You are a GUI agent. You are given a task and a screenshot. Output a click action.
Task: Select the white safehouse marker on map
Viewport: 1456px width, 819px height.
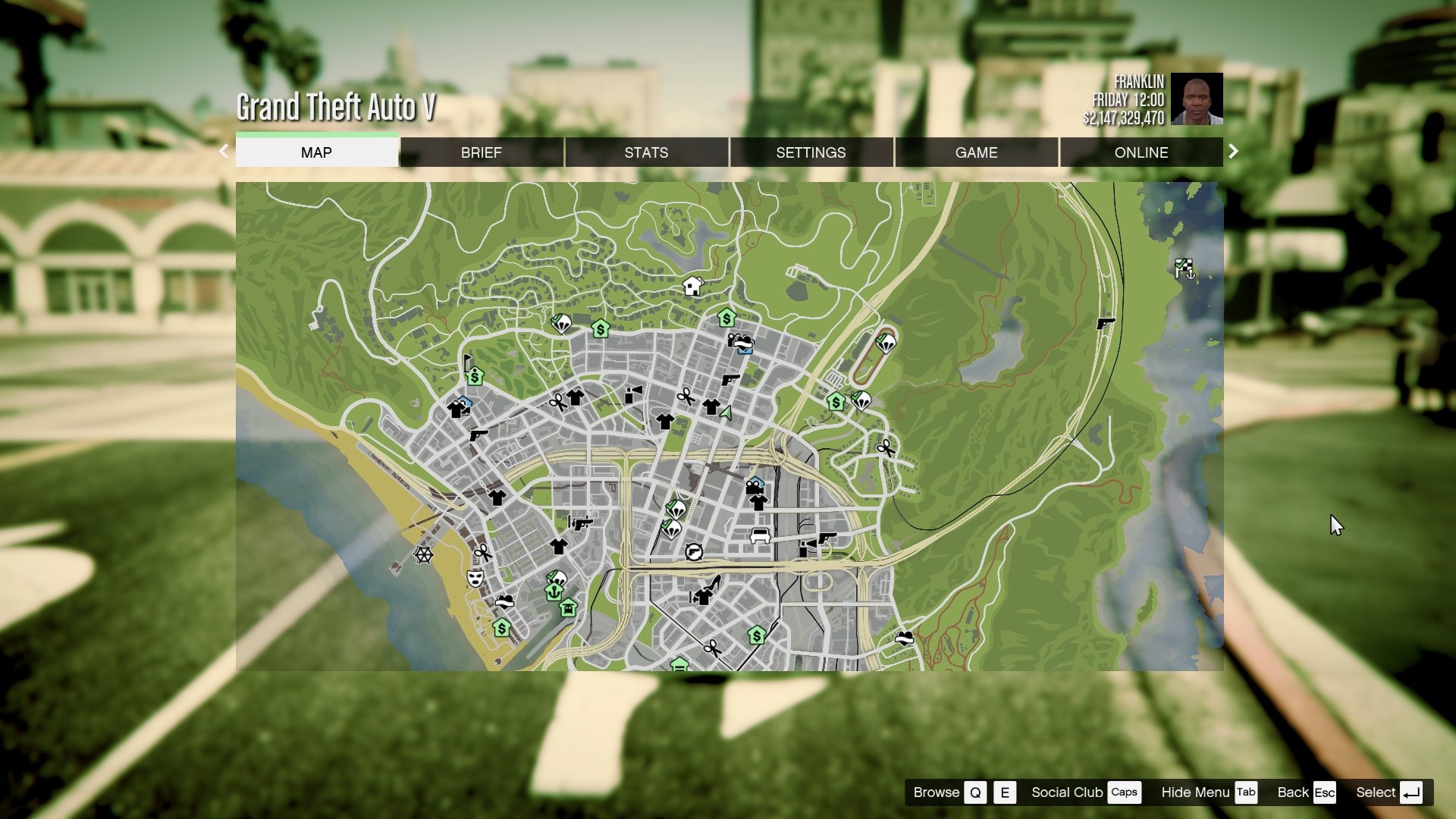point(692,286)
